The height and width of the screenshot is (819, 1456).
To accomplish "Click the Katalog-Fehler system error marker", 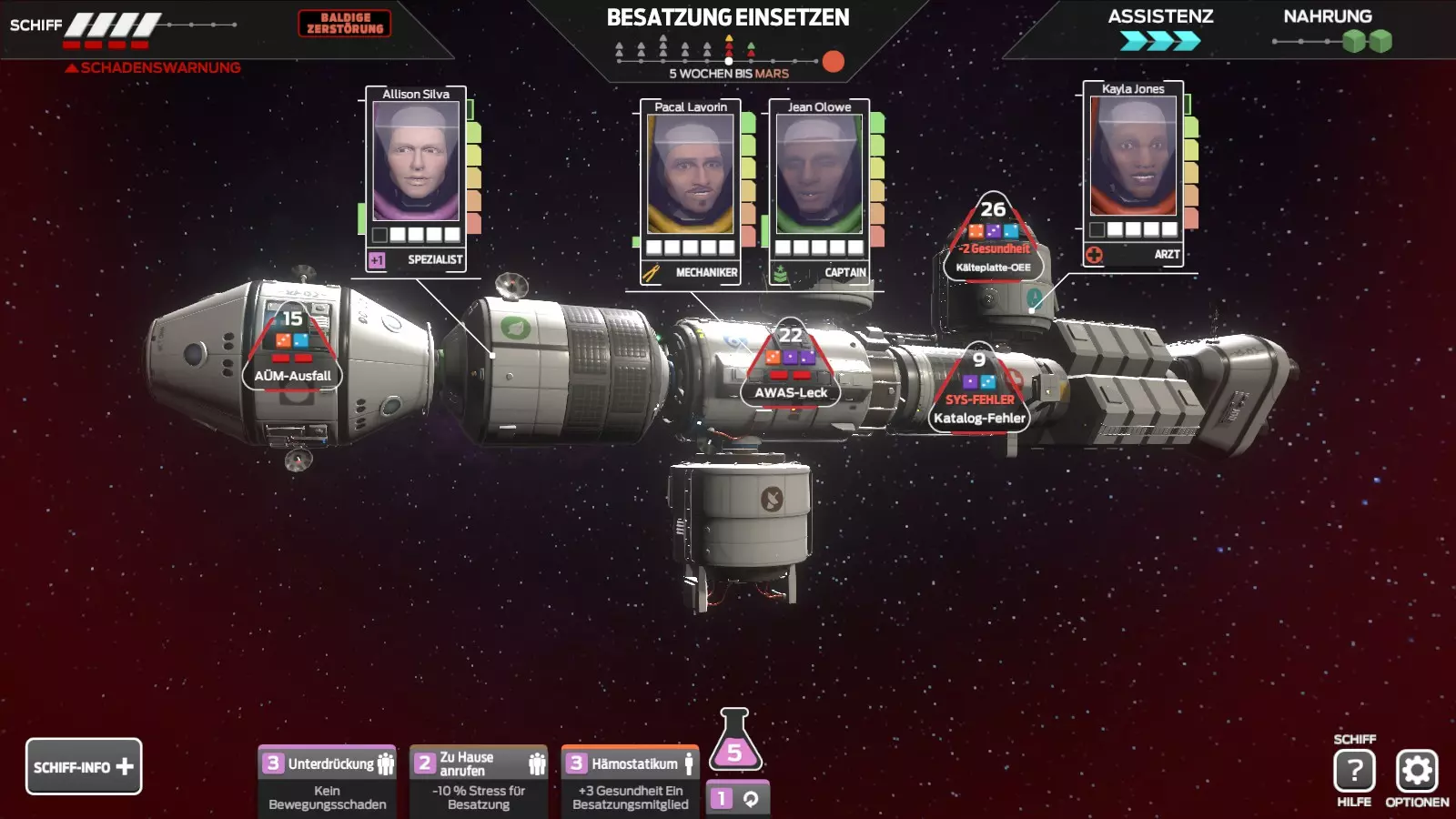I will coord(979,393).
